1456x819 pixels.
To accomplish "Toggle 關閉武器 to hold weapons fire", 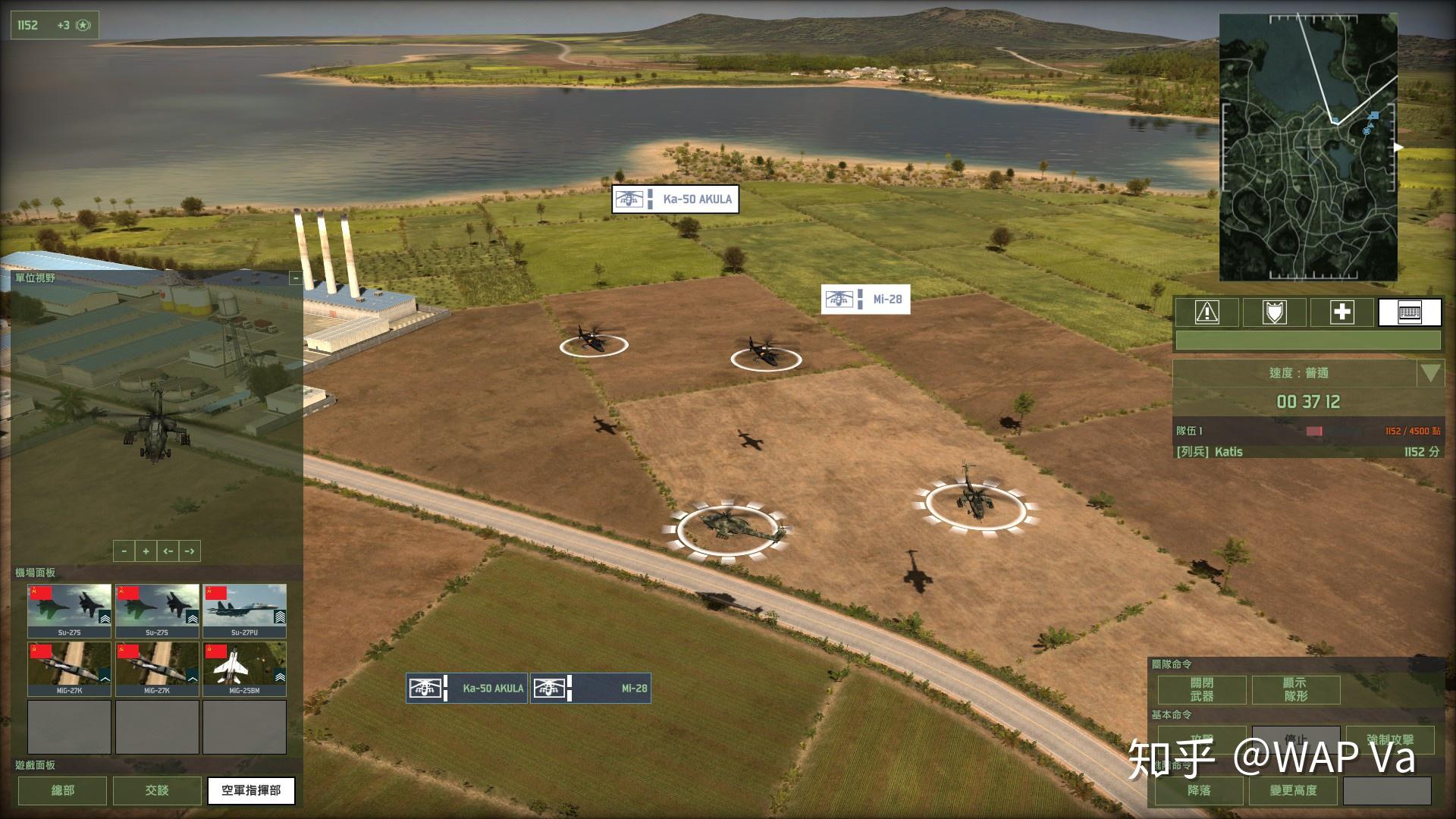I will point(1203,689).
